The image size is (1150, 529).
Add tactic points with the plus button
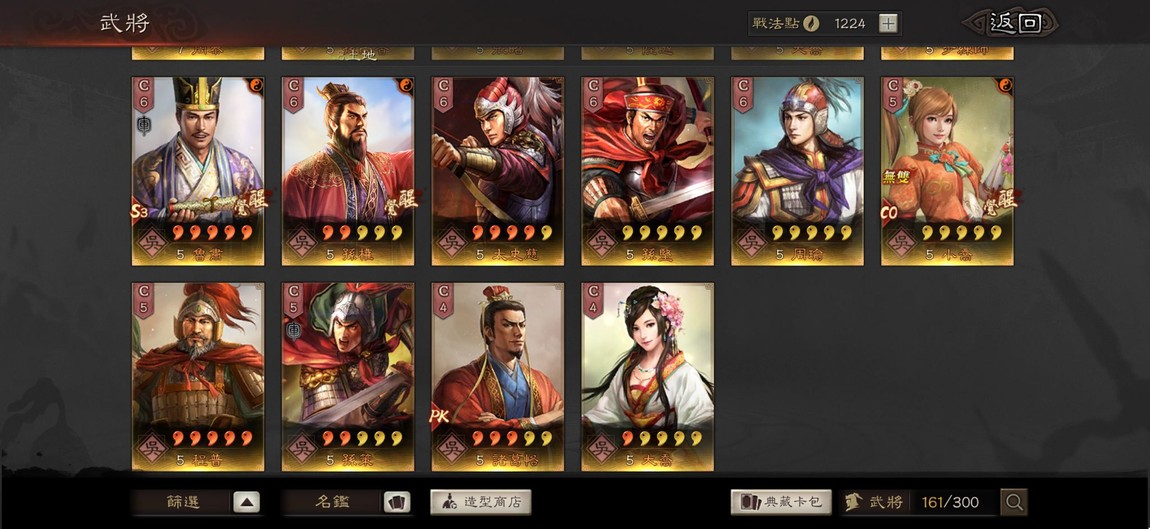(888, 23)
